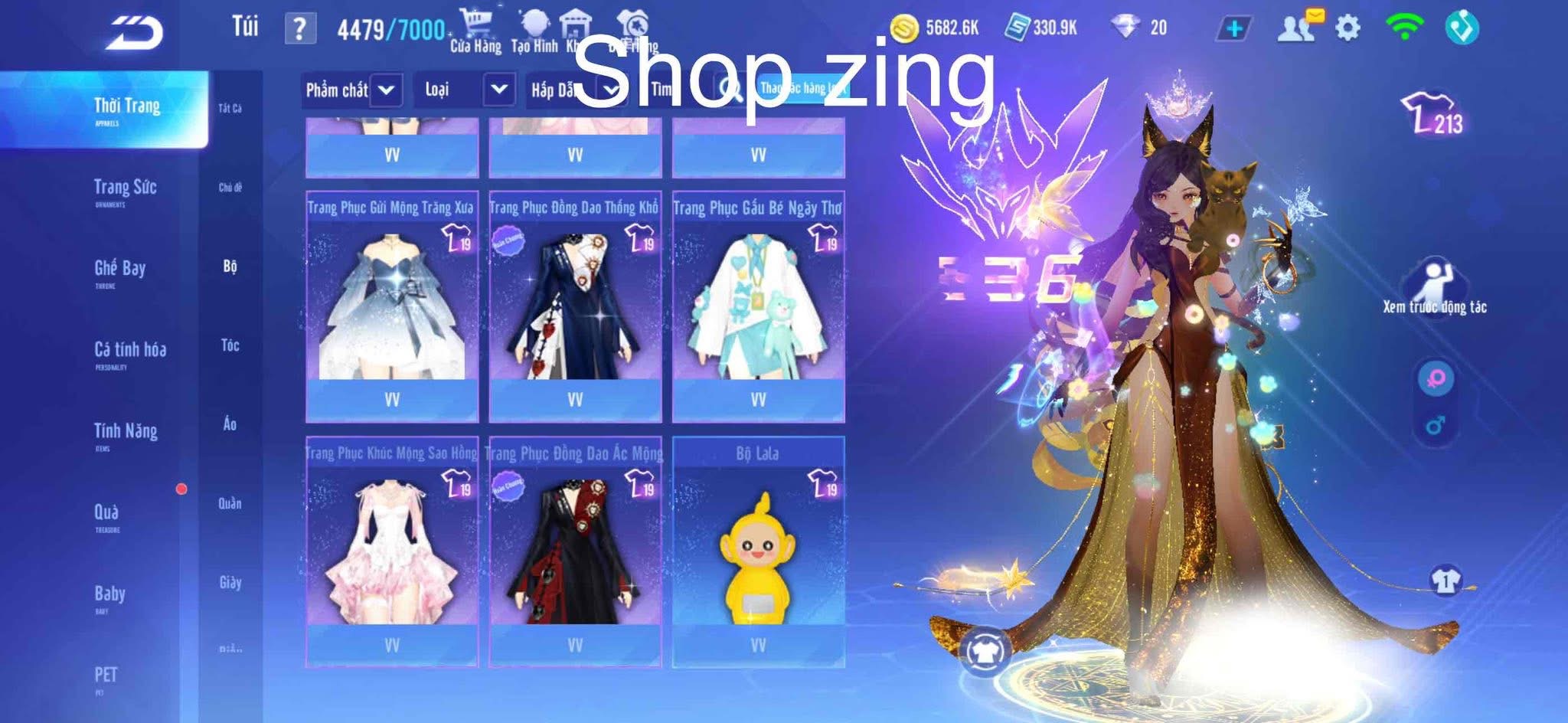Open the Cửa Hàng shopping cart icon
Viewport: 1568px width, 723px height.
point(475,19)
